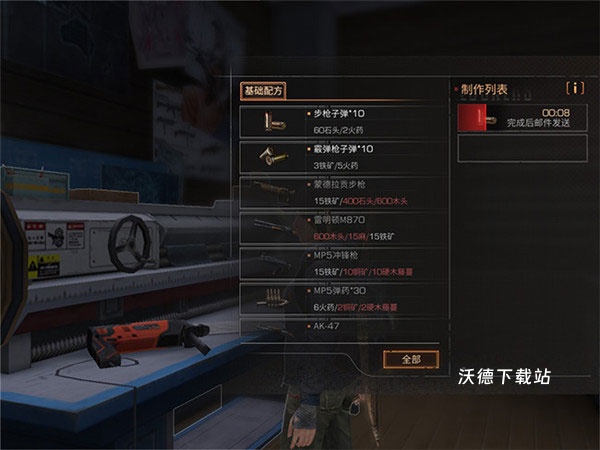Choose the 霰弹枪子弹*10 recipe
600x450 pixels.
pyautogui.click(x=340, y=156)
